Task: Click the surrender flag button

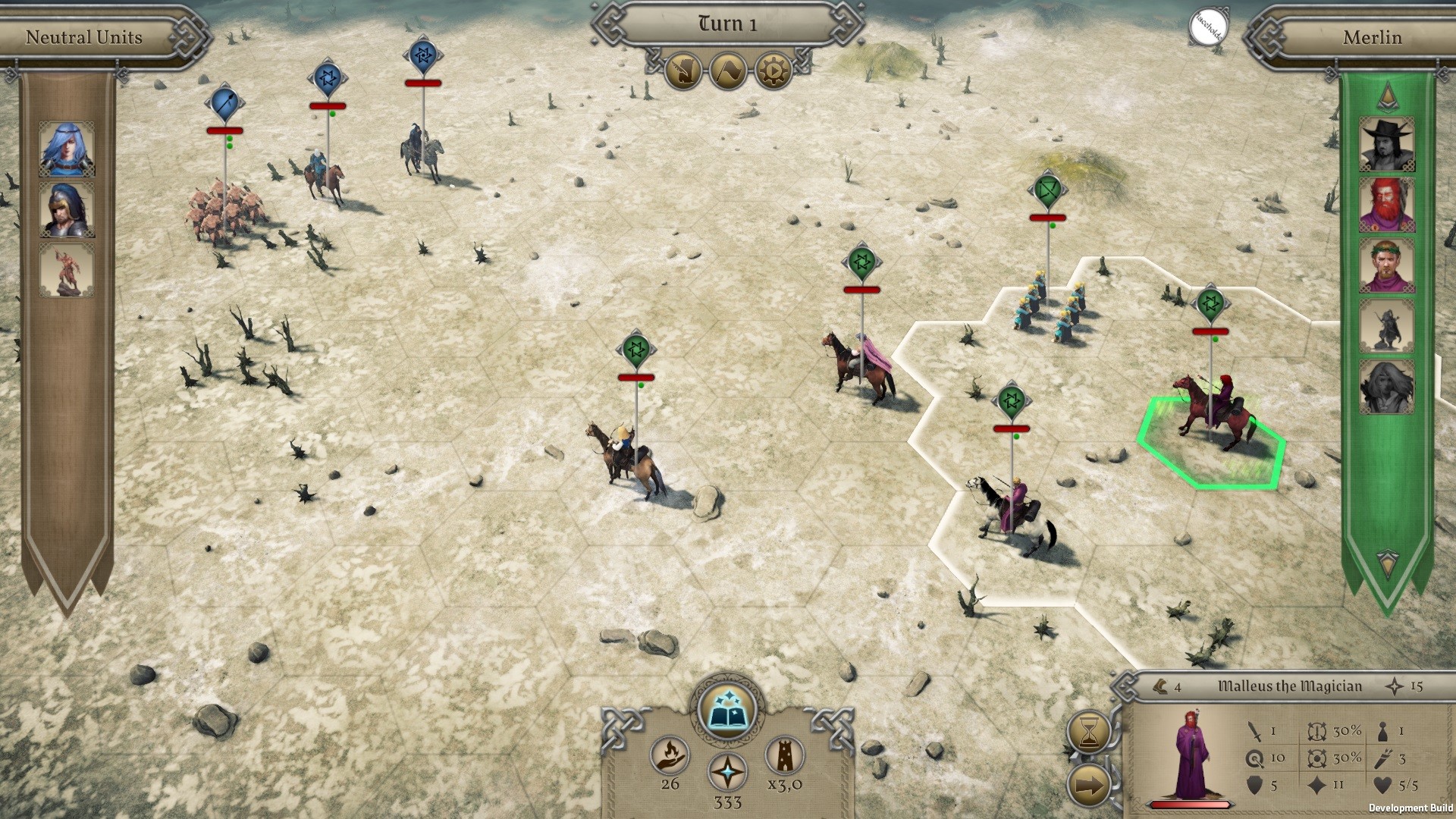Action: 727,71
